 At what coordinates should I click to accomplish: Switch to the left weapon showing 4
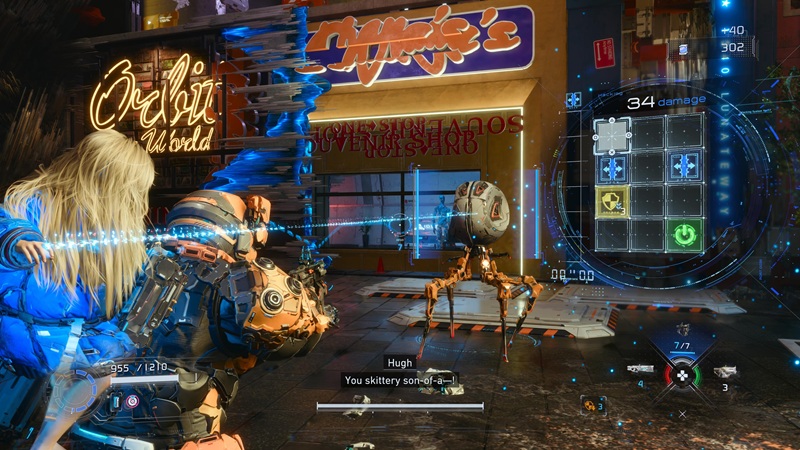click(641, 370)
